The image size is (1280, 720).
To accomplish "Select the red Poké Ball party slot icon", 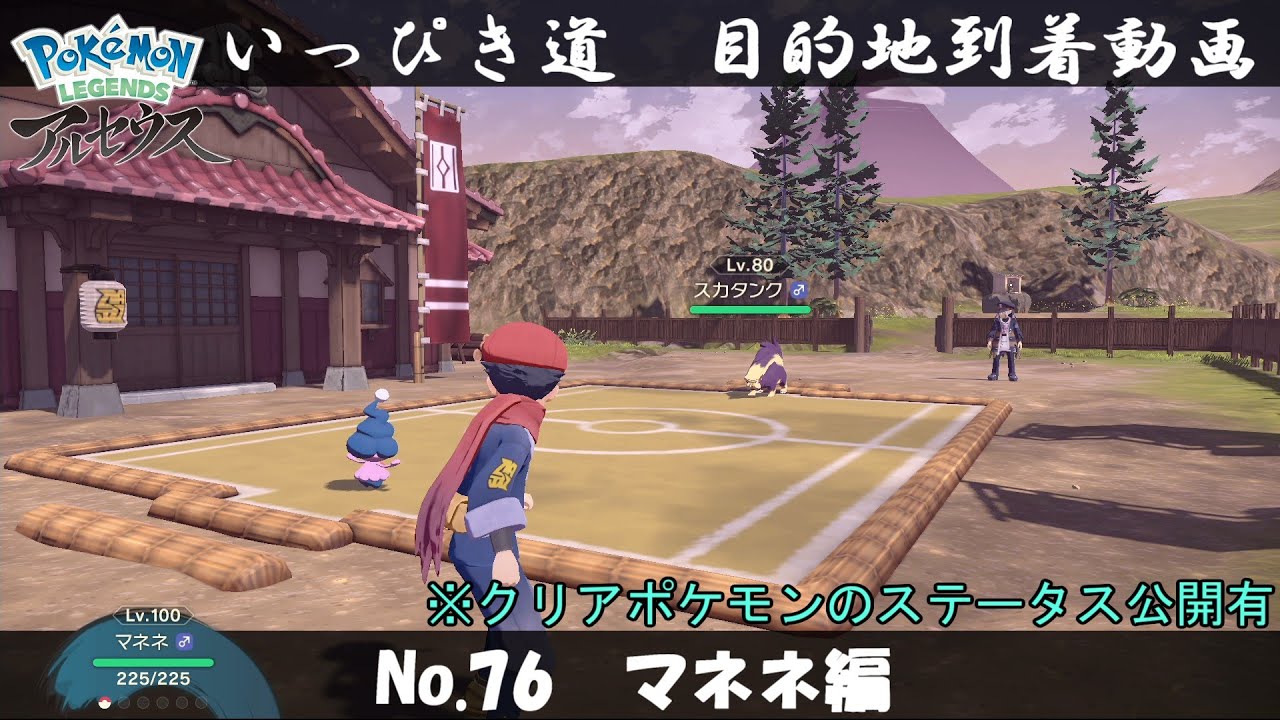I will [x=104, y=702].
